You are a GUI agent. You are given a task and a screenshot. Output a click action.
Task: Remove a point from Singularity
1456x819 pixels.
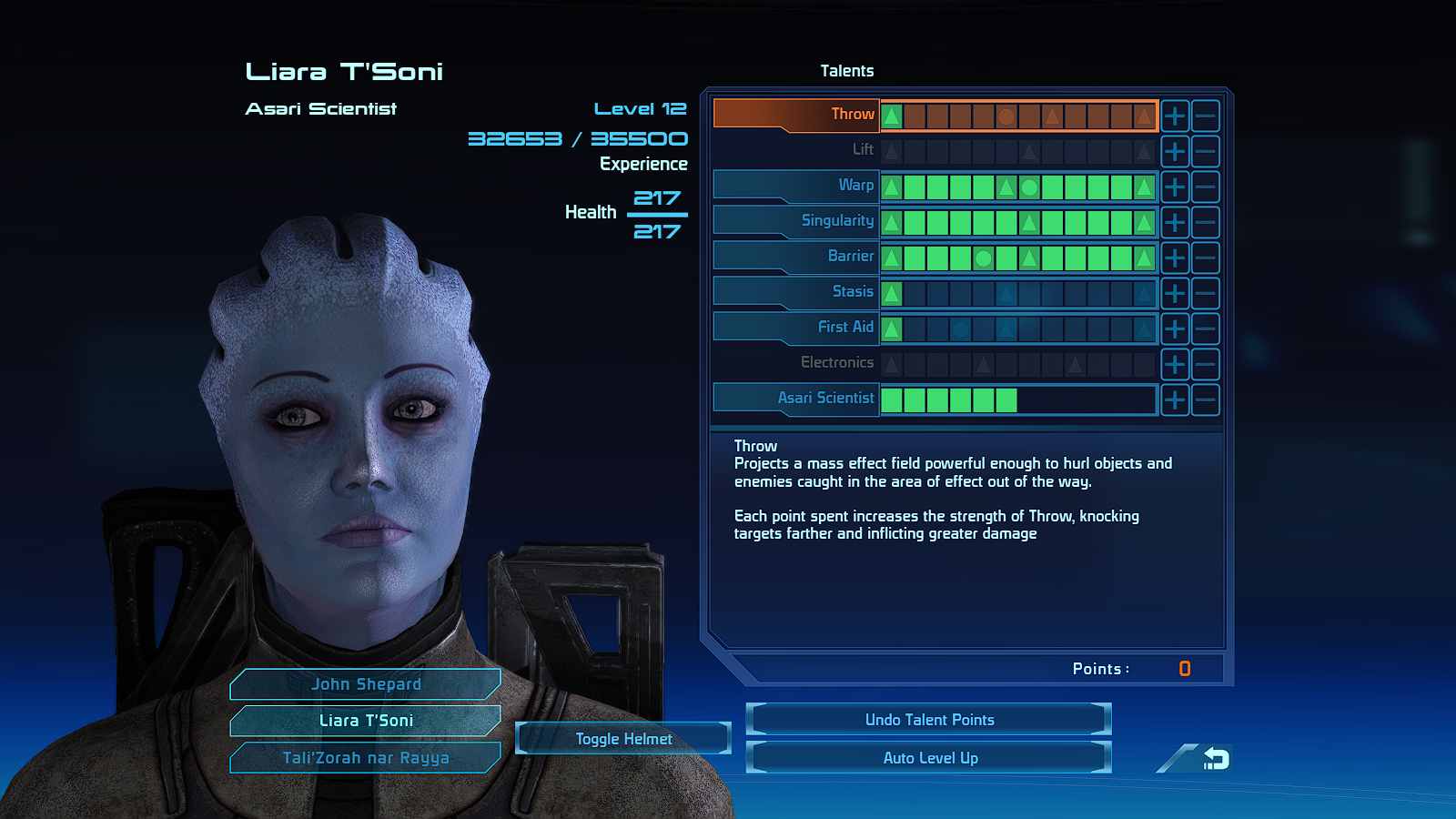(1205, 222)
